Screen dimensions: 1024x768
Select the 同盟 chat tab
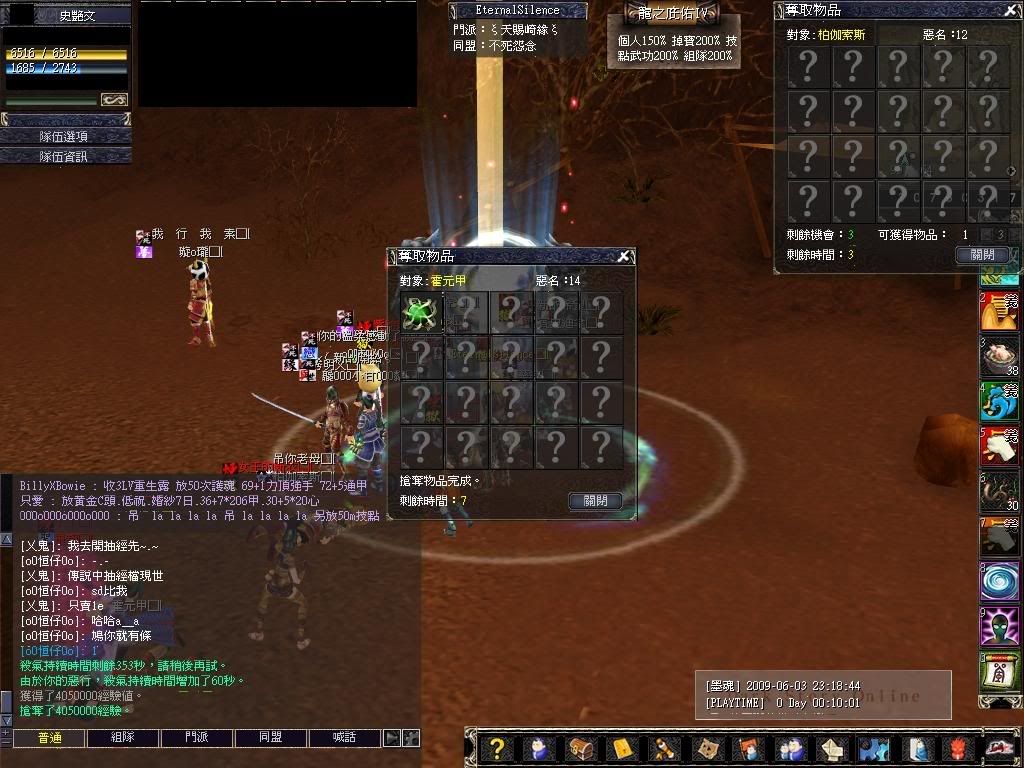coord(271,738)
